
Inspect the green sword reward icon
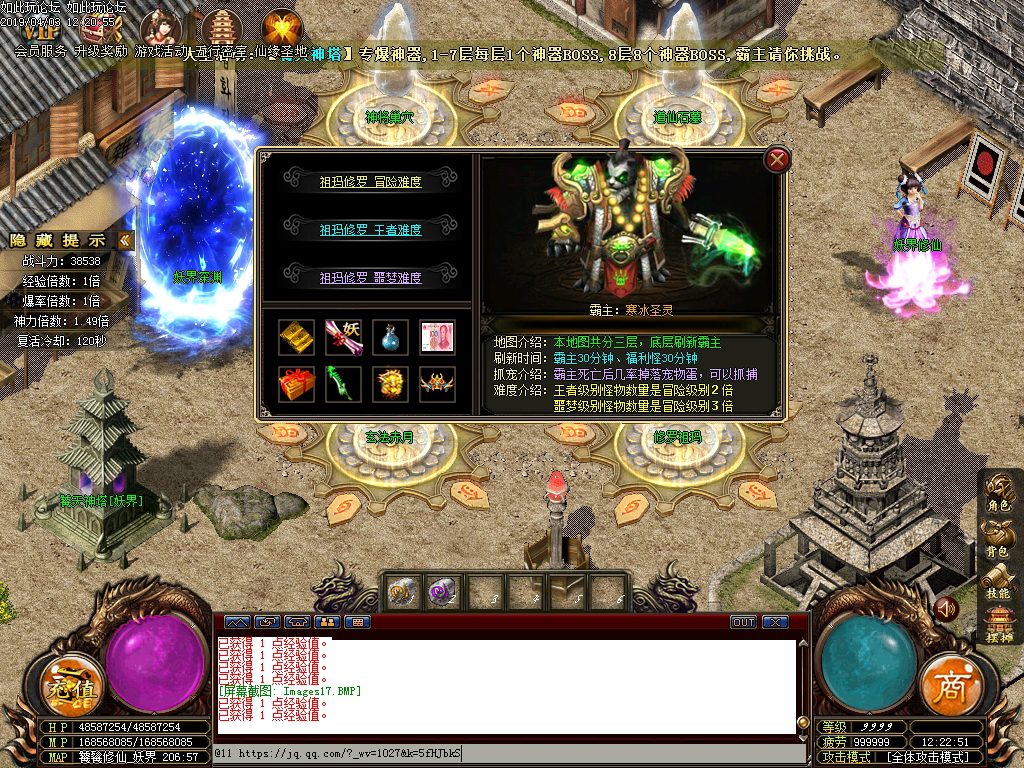(x=343, y=384)
